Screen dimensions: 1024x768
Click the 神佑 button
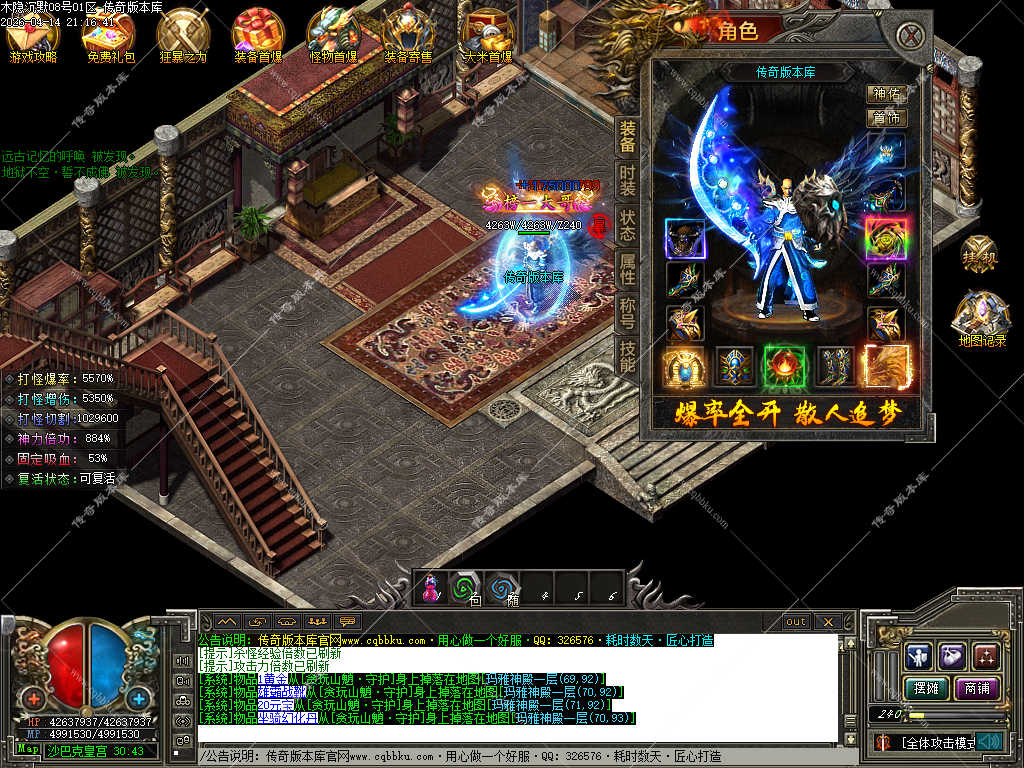[886, 94]
